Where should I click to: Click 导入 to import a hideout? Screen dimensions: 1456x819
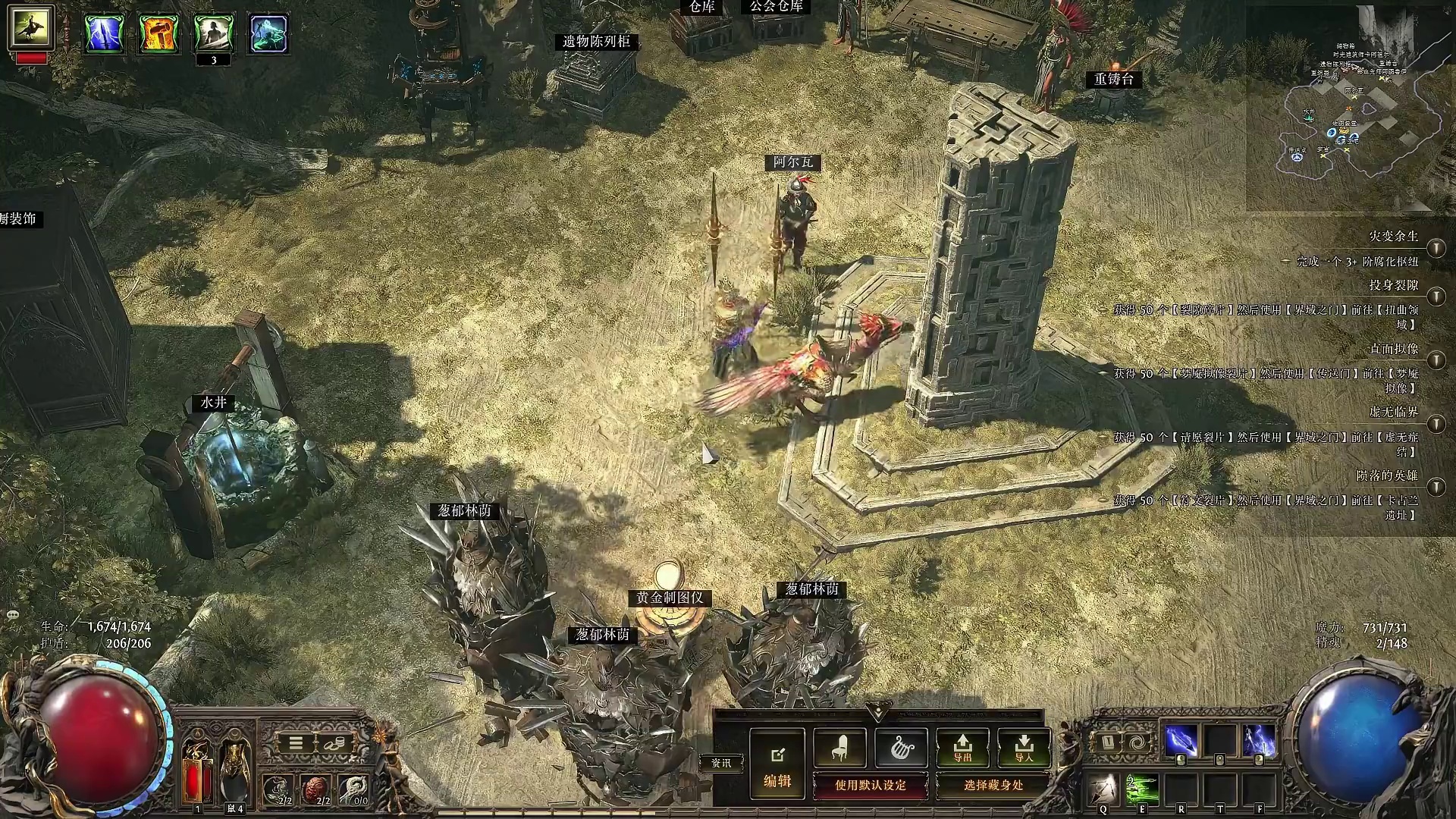1024,747
